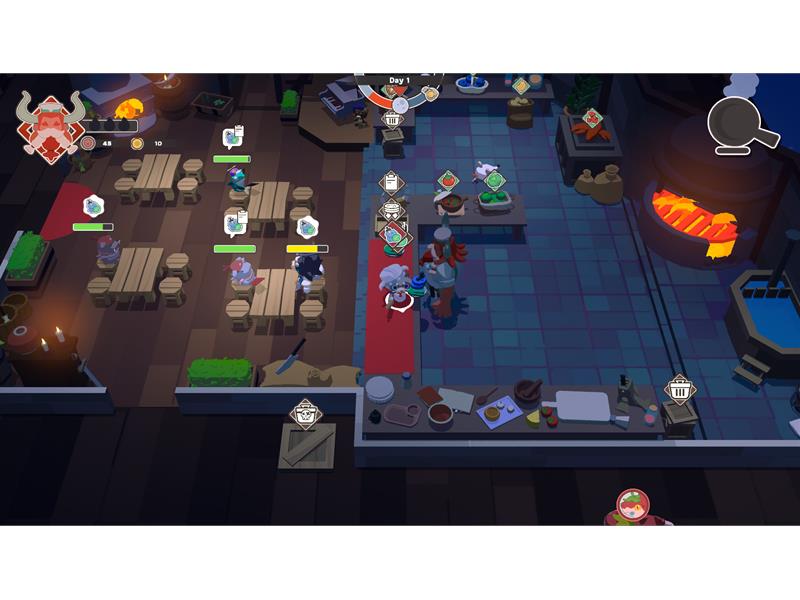Choose the red ingredient marker over the crate
Image resolution: width=800 pixels, height=600 pixels.
coord(590,118)
